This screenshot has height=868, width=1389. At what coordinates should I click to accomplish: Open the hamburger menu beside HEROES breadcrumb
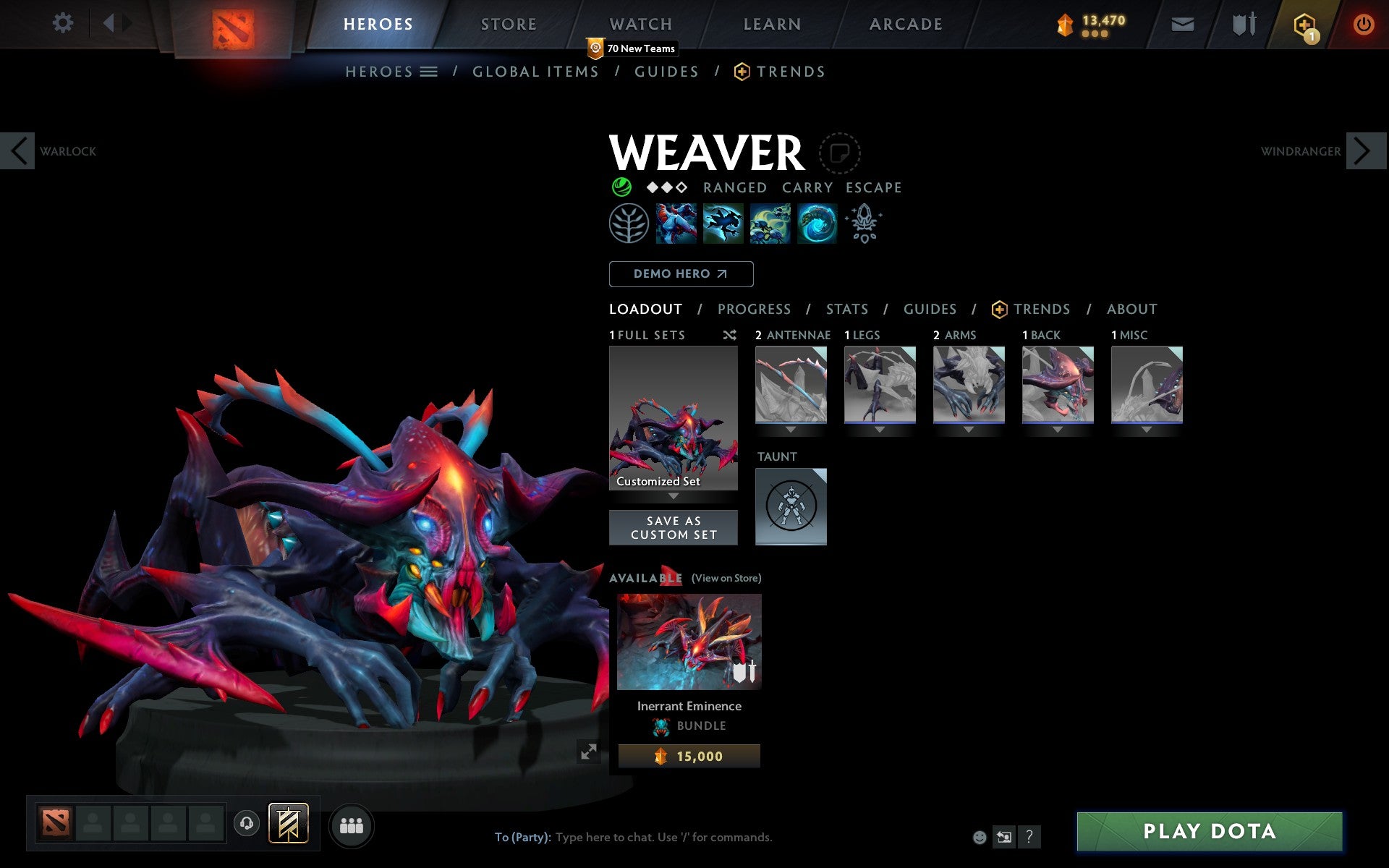click(x=429, y=72)
